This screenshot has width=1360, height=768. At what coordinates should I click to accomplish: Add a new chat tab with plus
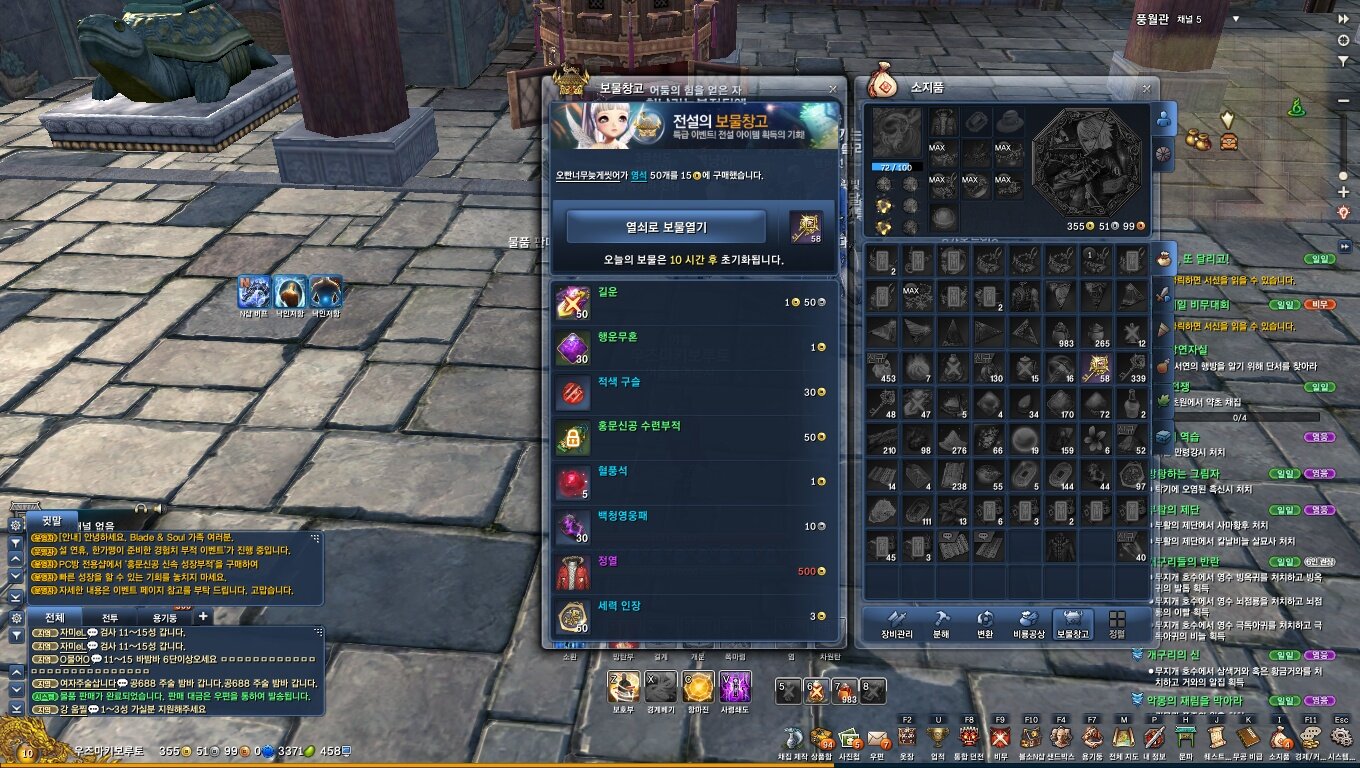[x=202, y=616]
